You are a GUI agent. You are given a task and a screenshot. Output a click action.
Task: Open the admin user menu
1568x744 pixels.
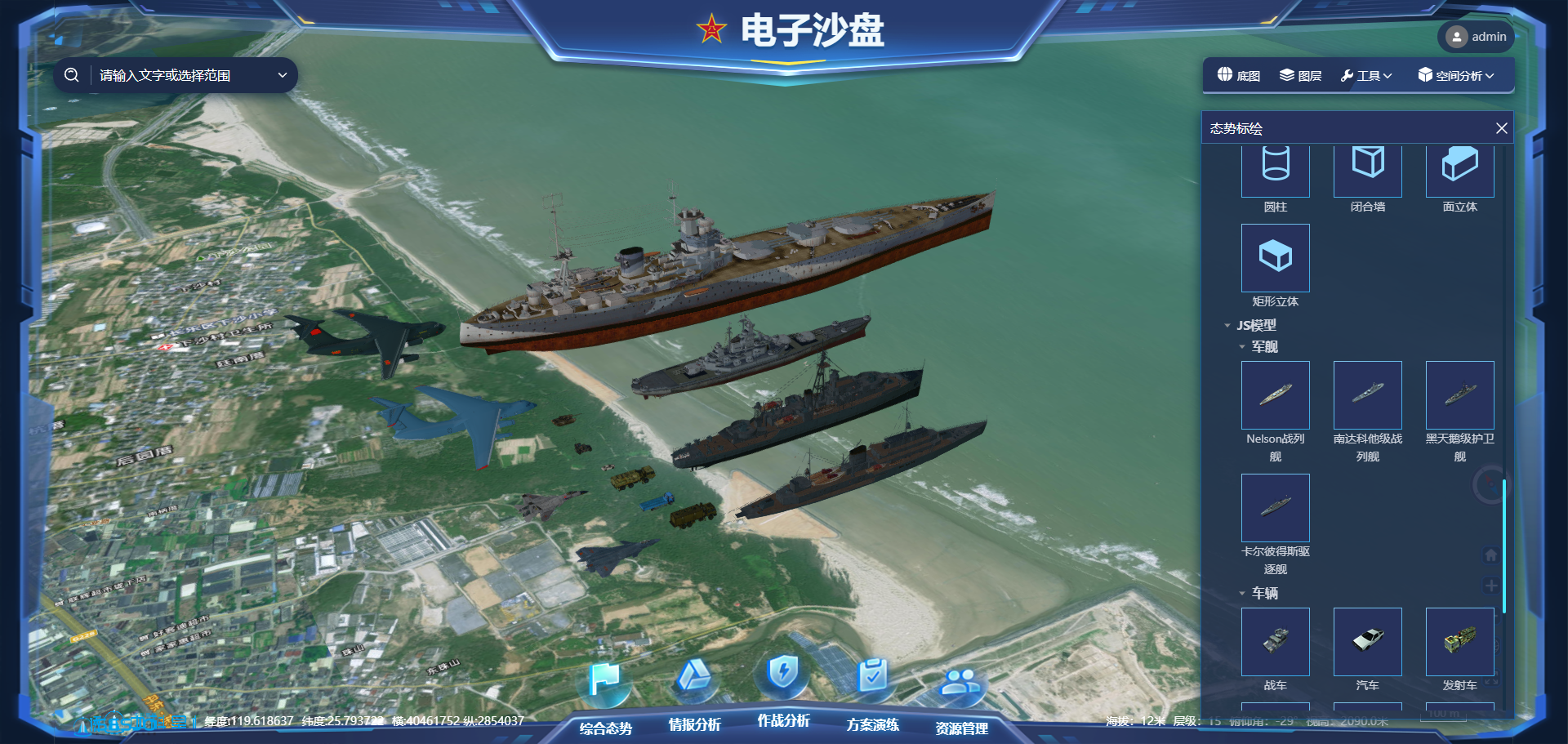point(1477,37)
